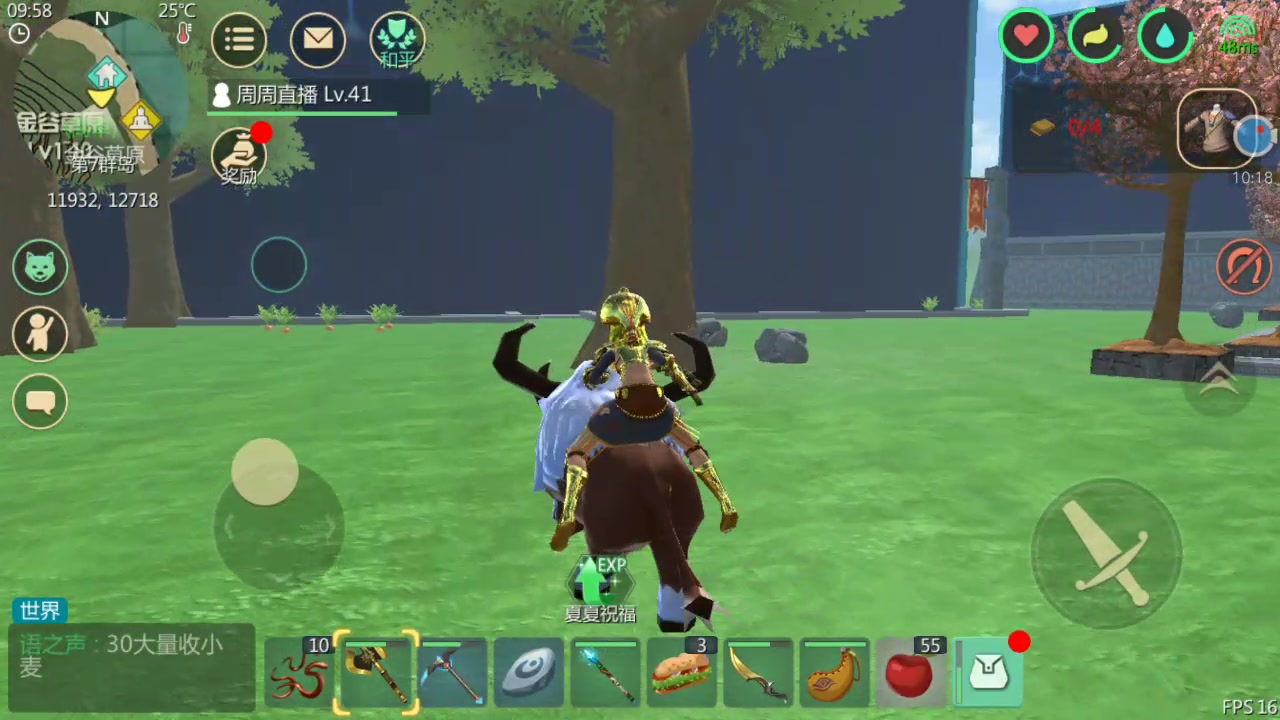Image resolution: width=1280 pixels, height=720 pixels.
Task: Select the golden axe hotbar slot
Action: [x=376, y=673]
